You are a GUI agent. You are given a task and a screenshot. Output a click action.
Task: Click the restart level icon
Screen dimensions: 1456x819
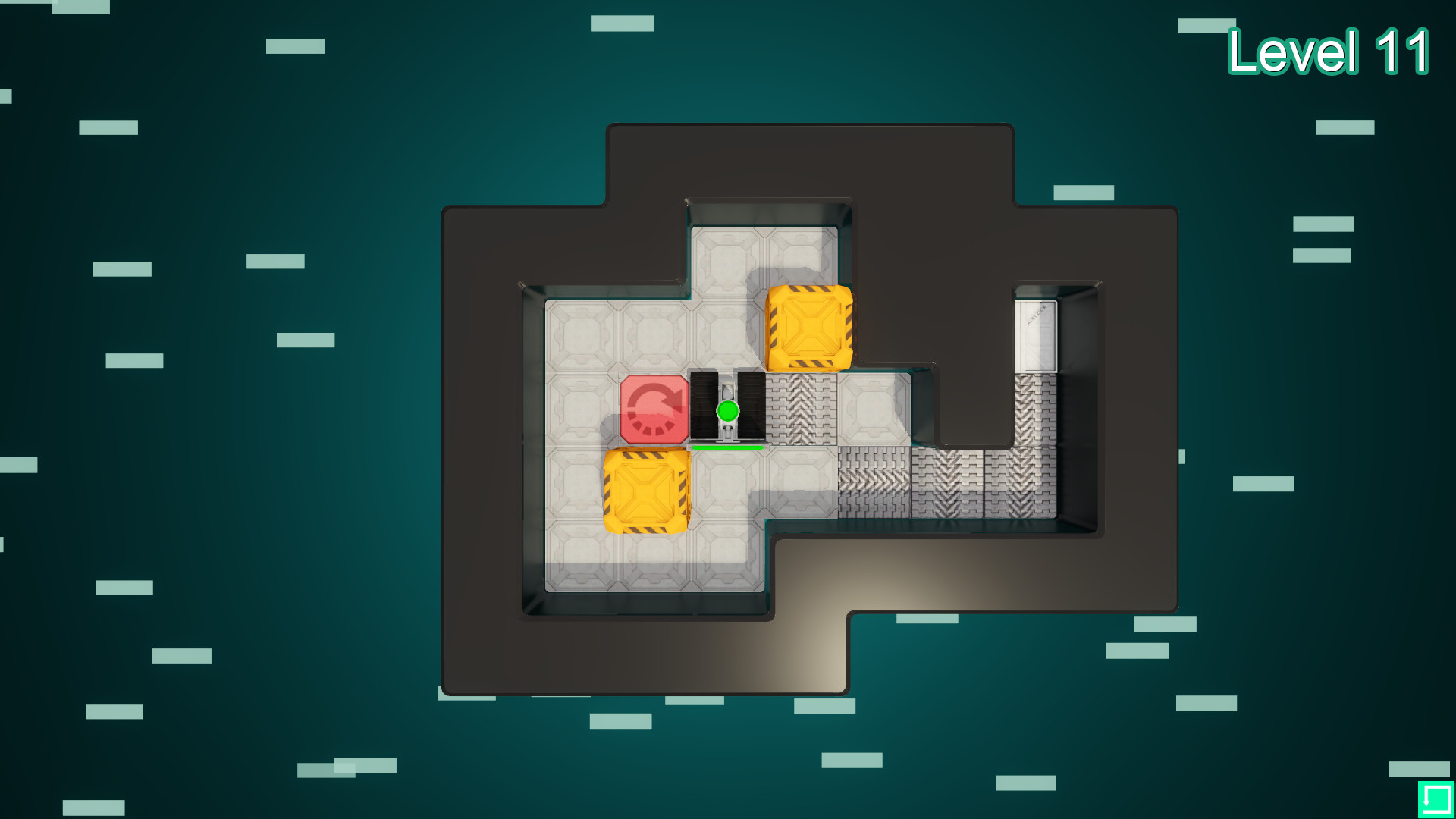click(x=1436, y=800)
